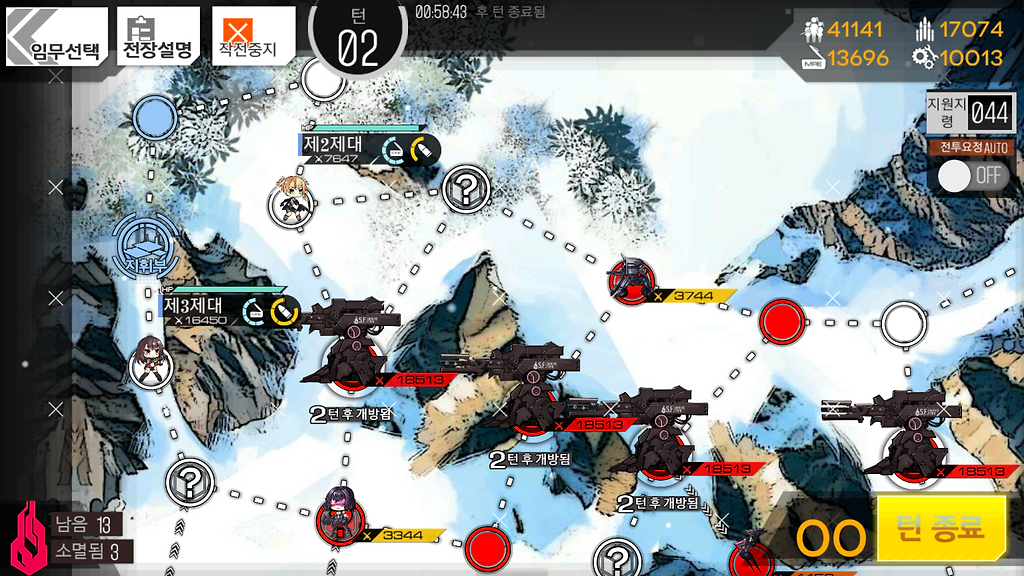
Task: Select the 제3제대 echelon unit
Action: 151,361
